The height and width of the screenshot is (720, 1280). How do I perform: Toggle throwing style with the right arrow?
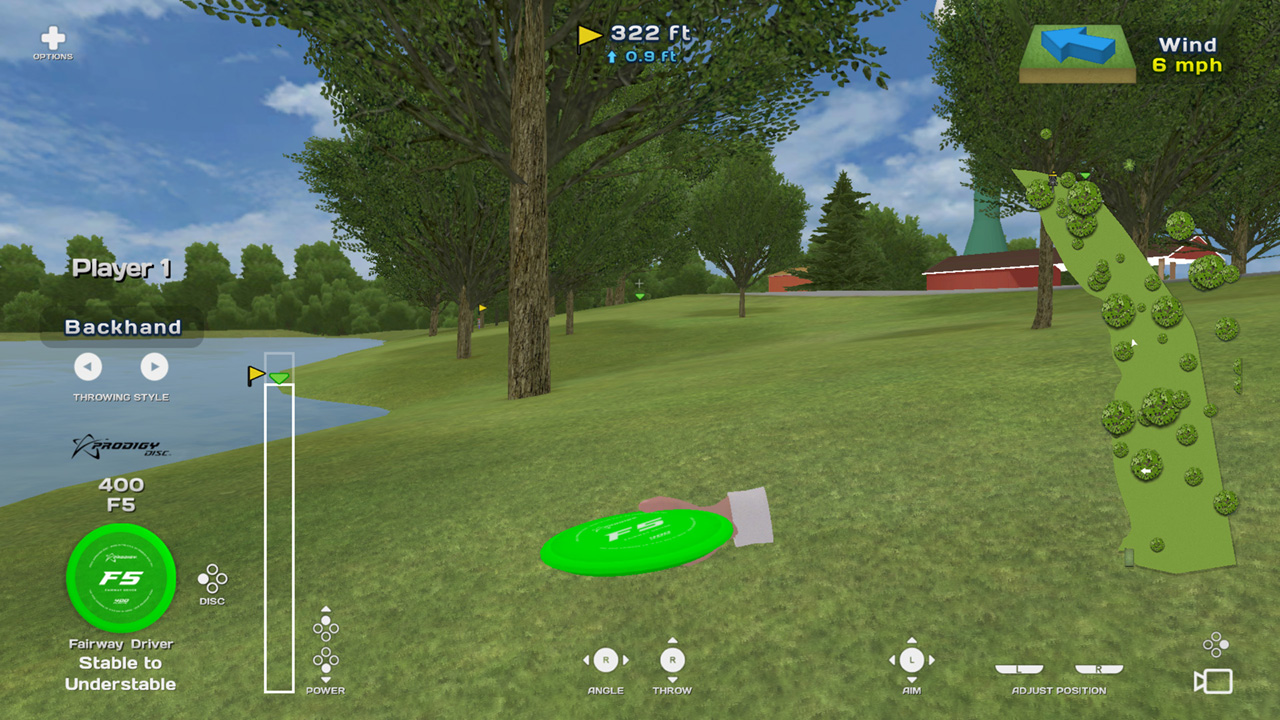pos(155,367)
